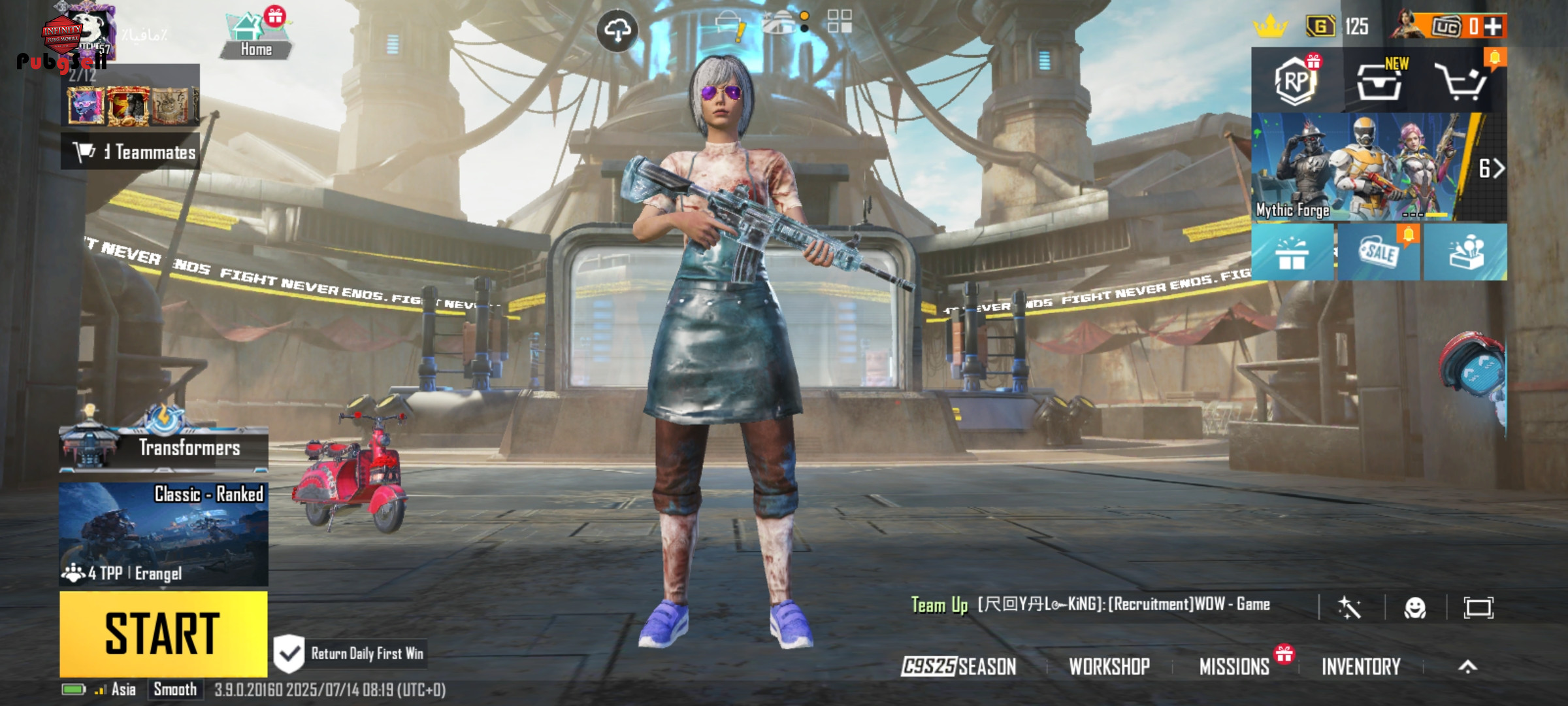Screen dimensions: 1568x706
Task: Open the RP Royale Pass icon
Action: pos(1295,81)
